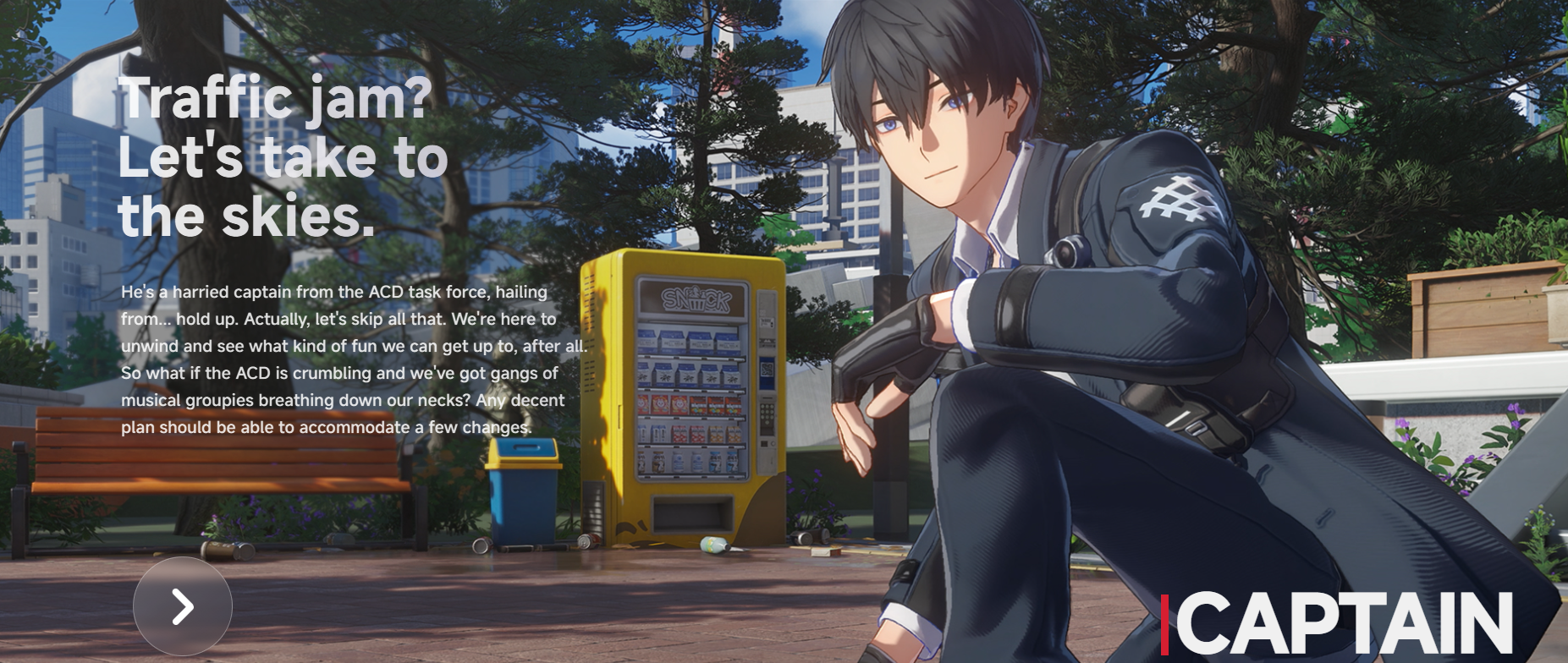This screenshot has width=1568, height=663.
Task: Click the round next-arrow button
Action: (183, 606)
